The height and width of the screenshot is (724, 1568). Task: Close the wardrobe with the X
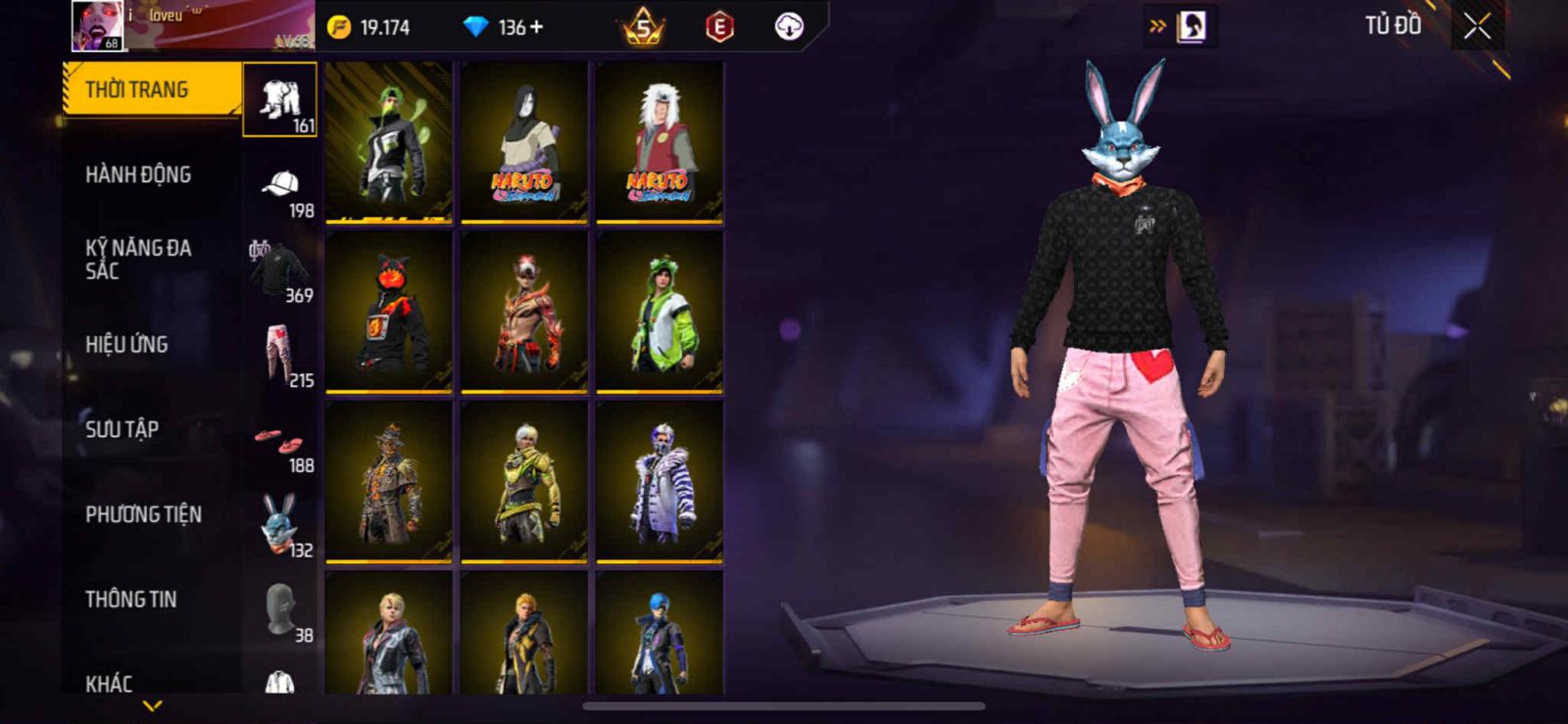1477,26
